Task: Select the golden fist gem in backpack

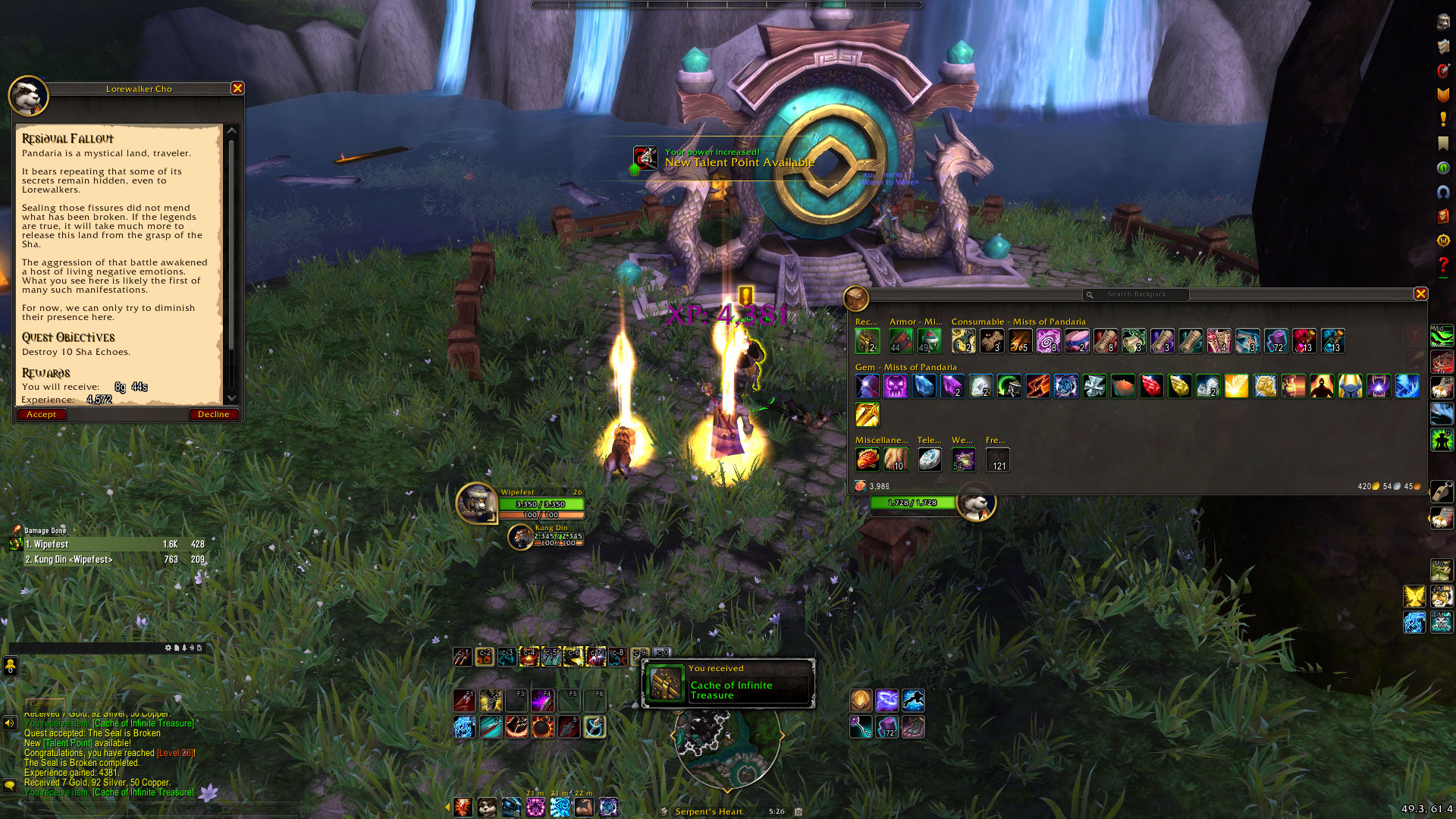Action: click(1265, 386)
